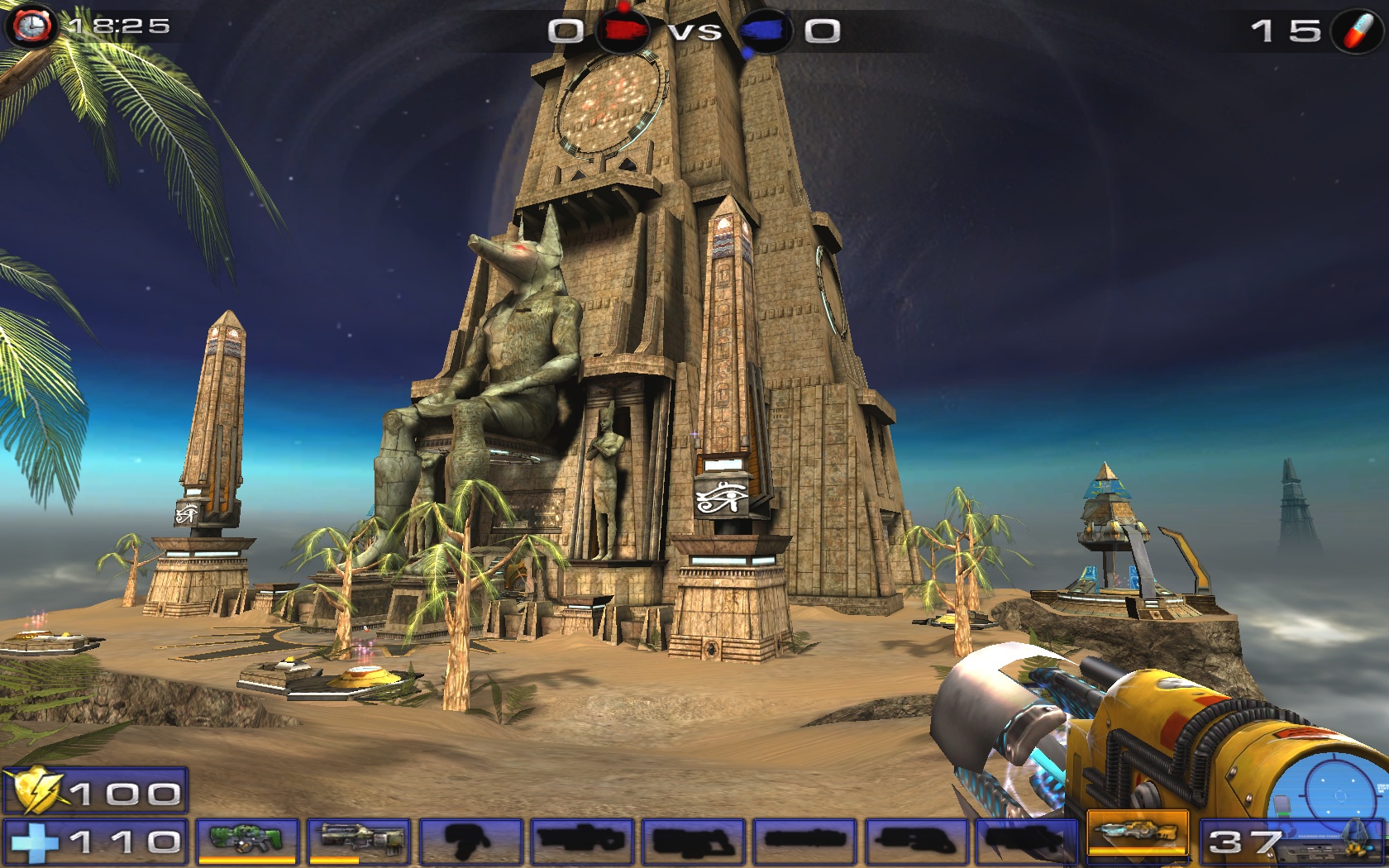Click the match clock icon
1389x868 pixels.
(31, 26)
